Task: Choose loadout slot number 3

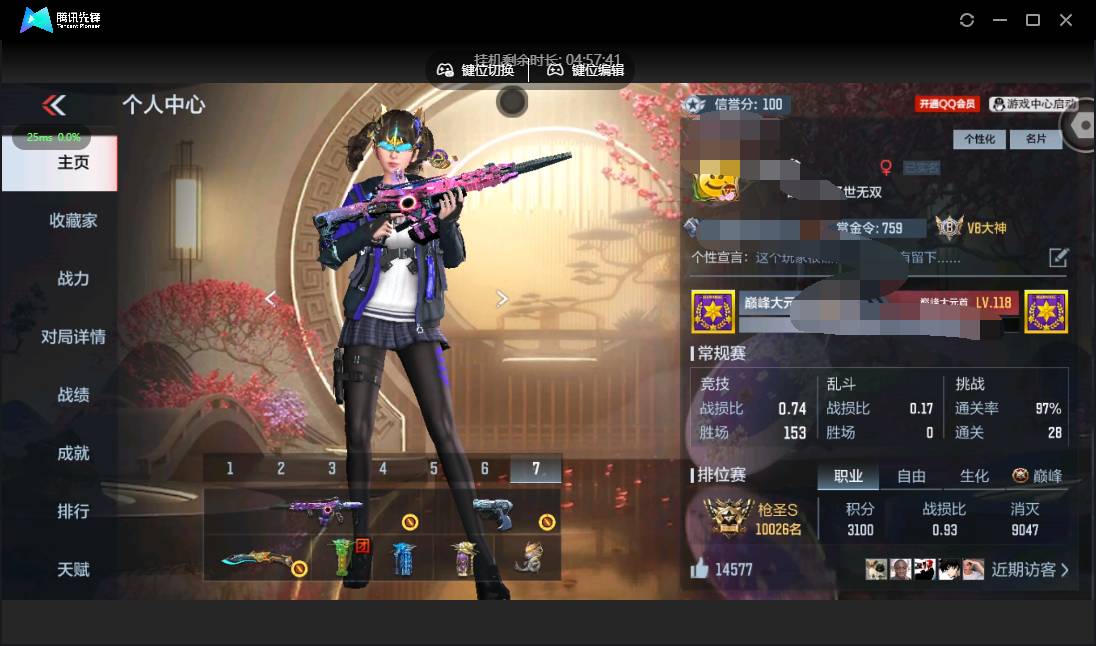Action: pos(332,468)
